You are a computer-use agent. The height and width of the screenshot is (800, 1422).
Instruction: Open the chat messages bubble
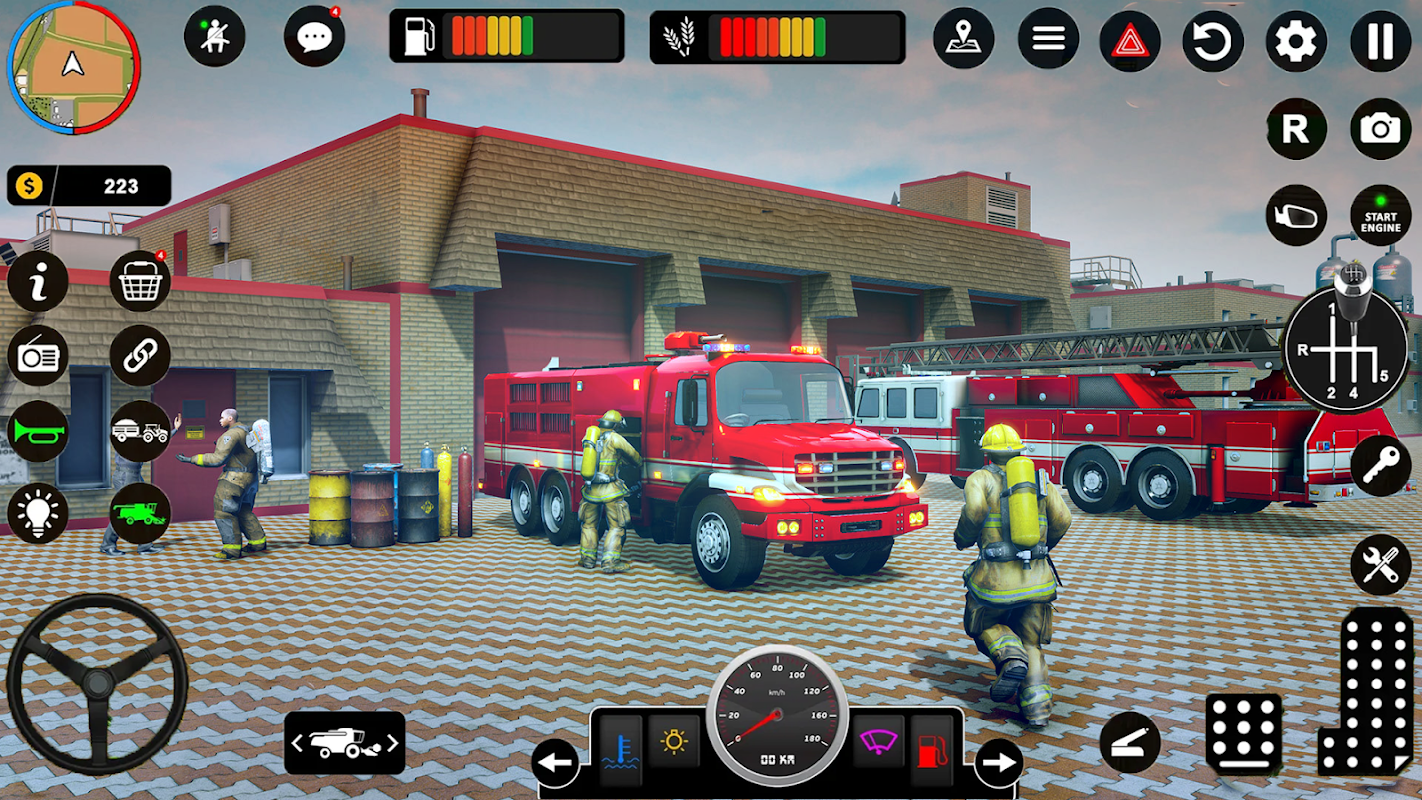click(315, 37)
